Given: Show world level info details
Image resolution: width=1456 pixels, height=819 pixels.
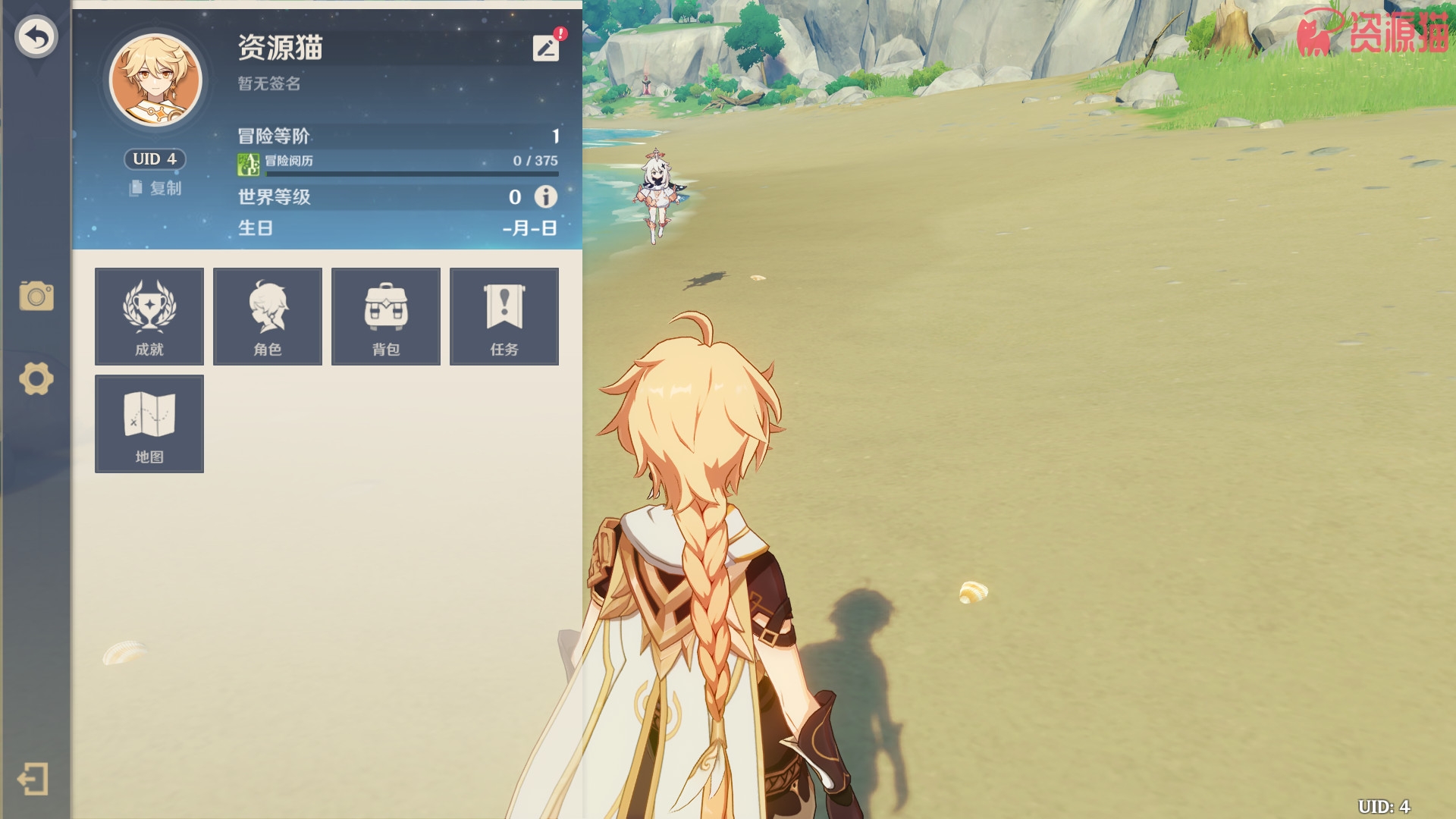Looking at the screenshot, I should (545, 197).
